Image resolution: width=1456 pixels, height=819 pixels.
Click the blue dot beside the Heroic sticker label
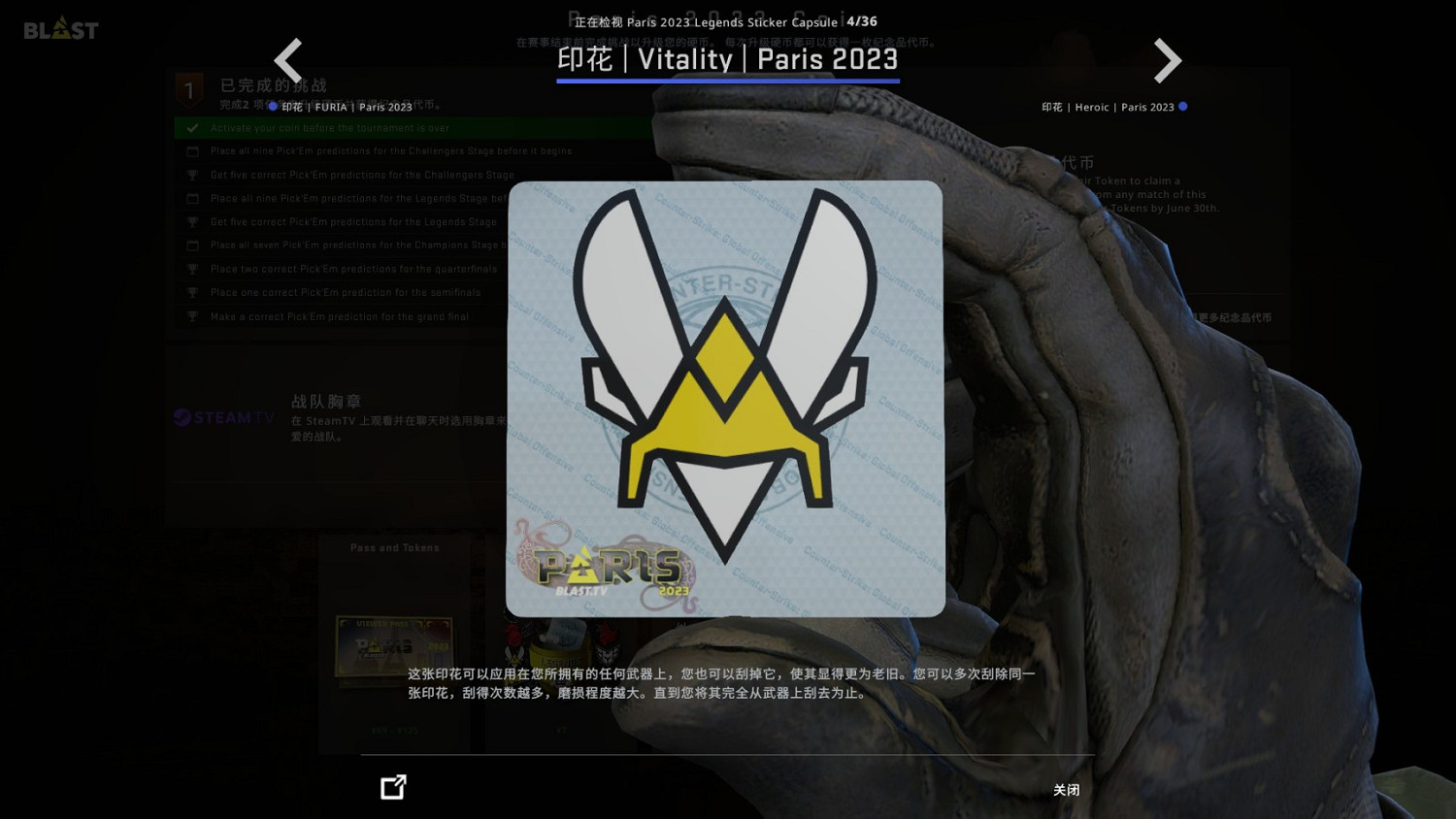(x=1182, y=107)
